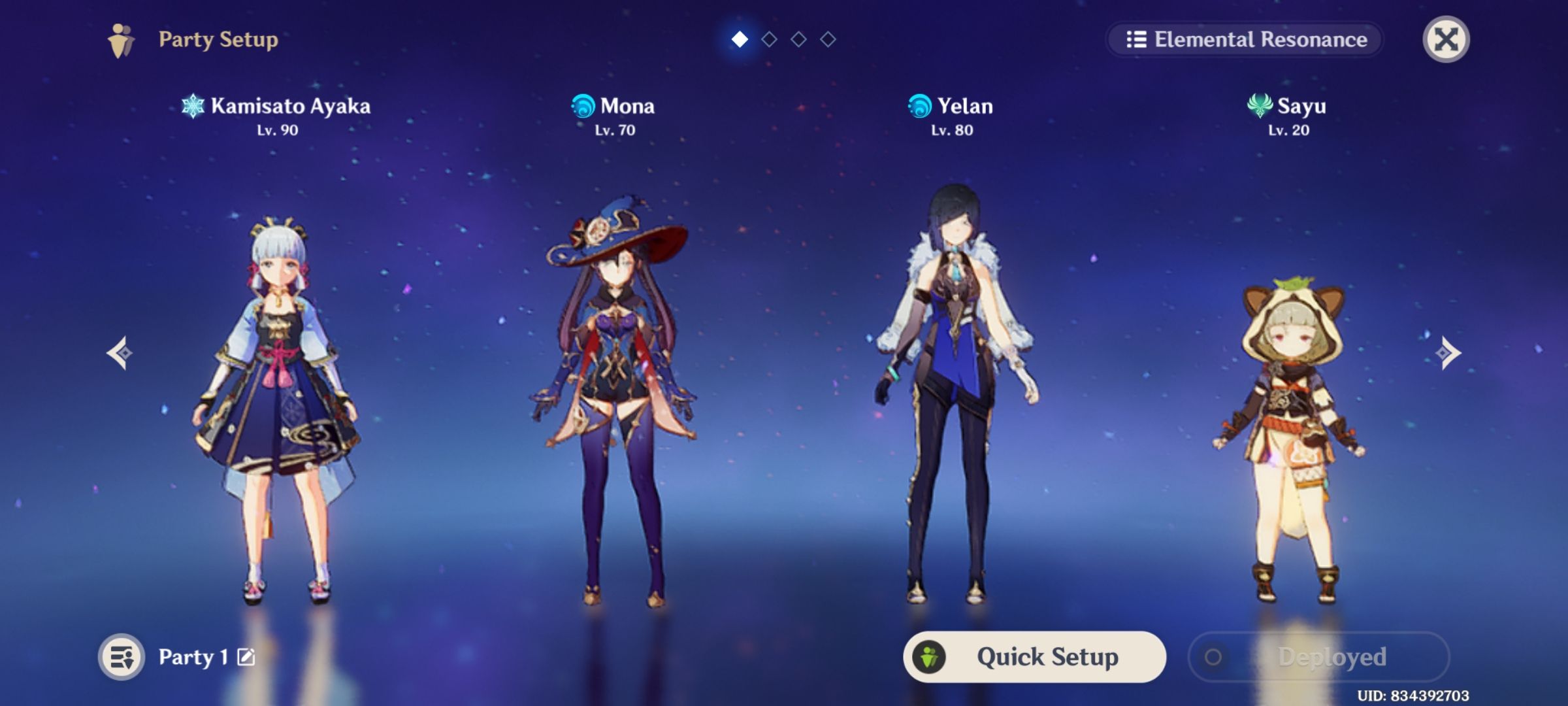Click the Hydro element icon next to Mona
Screen dimensions: 1568x706
point(583,106)
